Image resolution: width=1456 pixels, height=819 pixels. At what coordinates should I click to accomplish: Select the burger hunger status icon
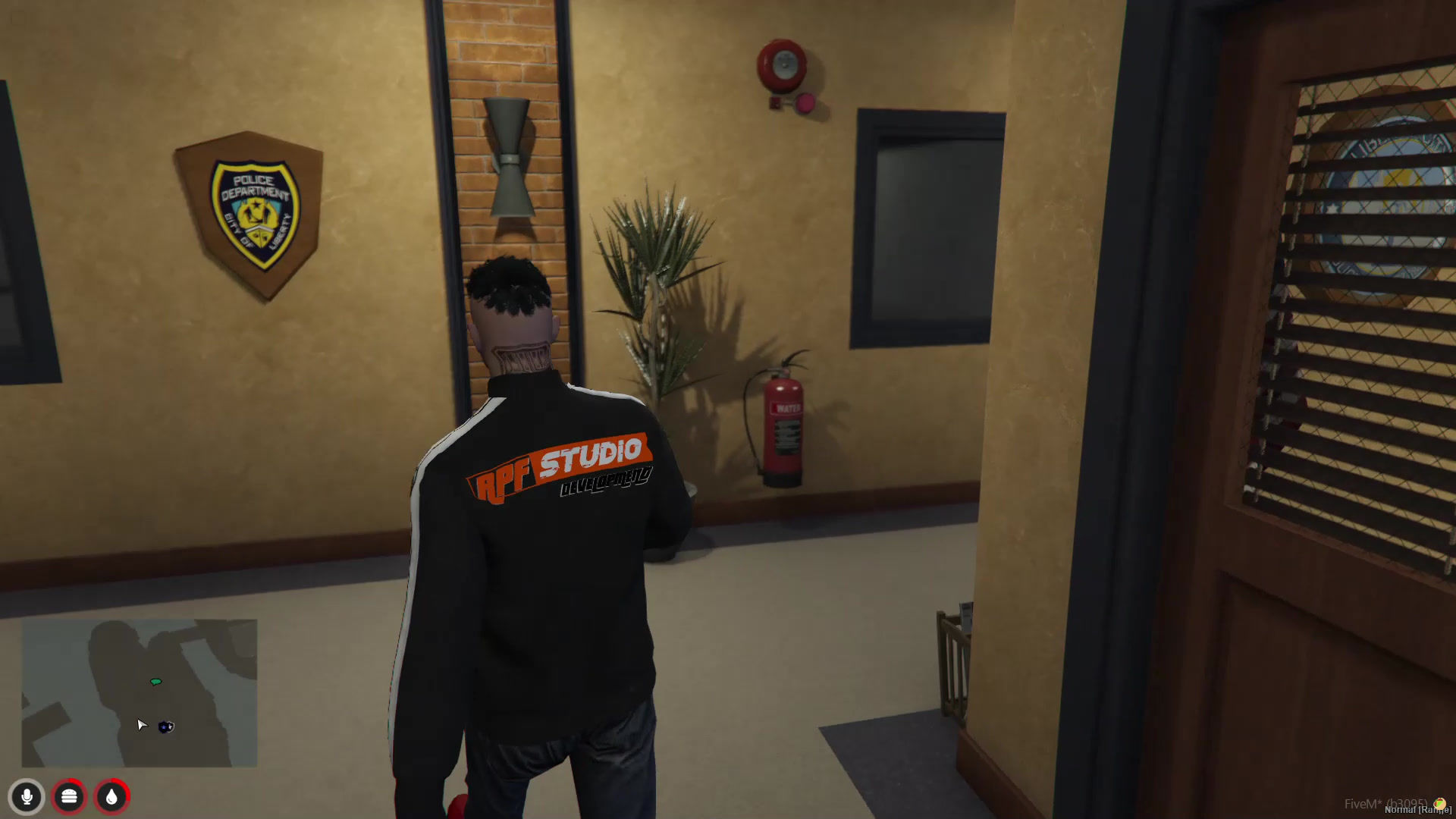69,797
